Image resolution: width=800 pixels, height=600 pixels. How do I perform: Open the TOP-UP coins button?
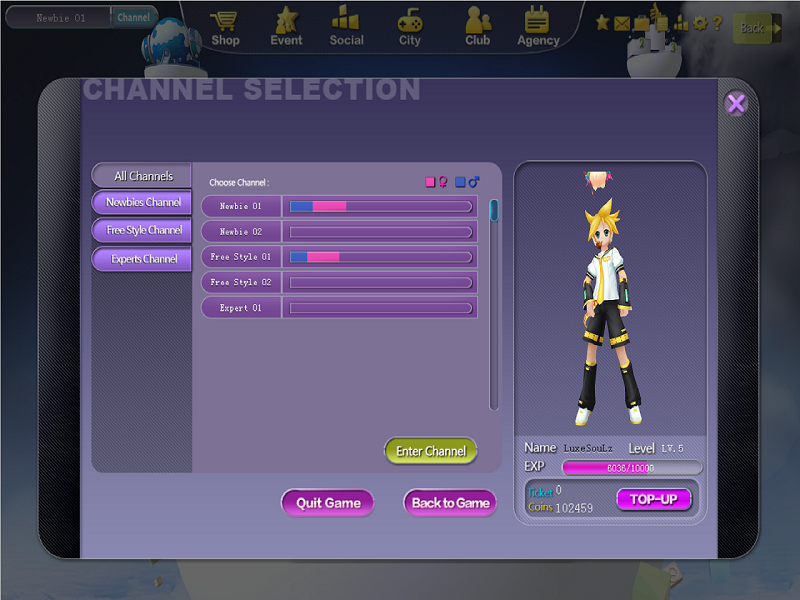pyautogui.click(x=653, y=499)
